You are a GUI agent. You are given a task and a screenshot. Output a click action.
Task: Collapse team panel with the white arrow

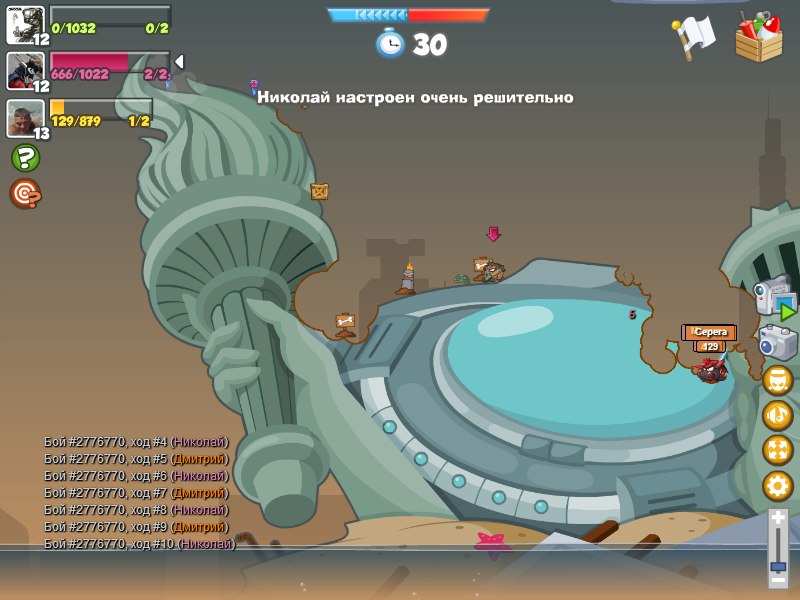pyautogui.click(x=180, y=62)
